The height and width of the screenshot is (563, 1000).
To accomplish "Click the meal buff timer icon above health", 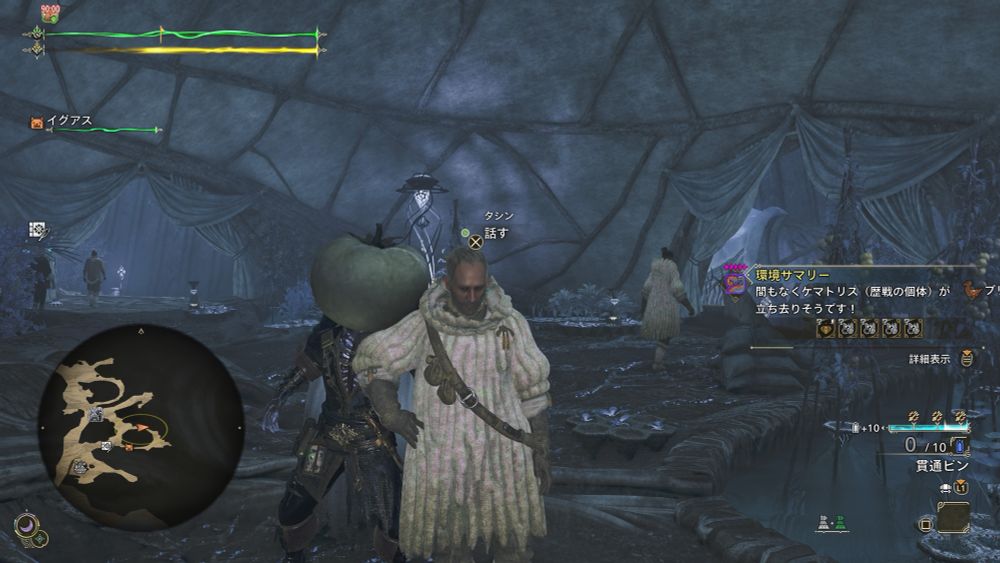I will click(x=49, y=13).
